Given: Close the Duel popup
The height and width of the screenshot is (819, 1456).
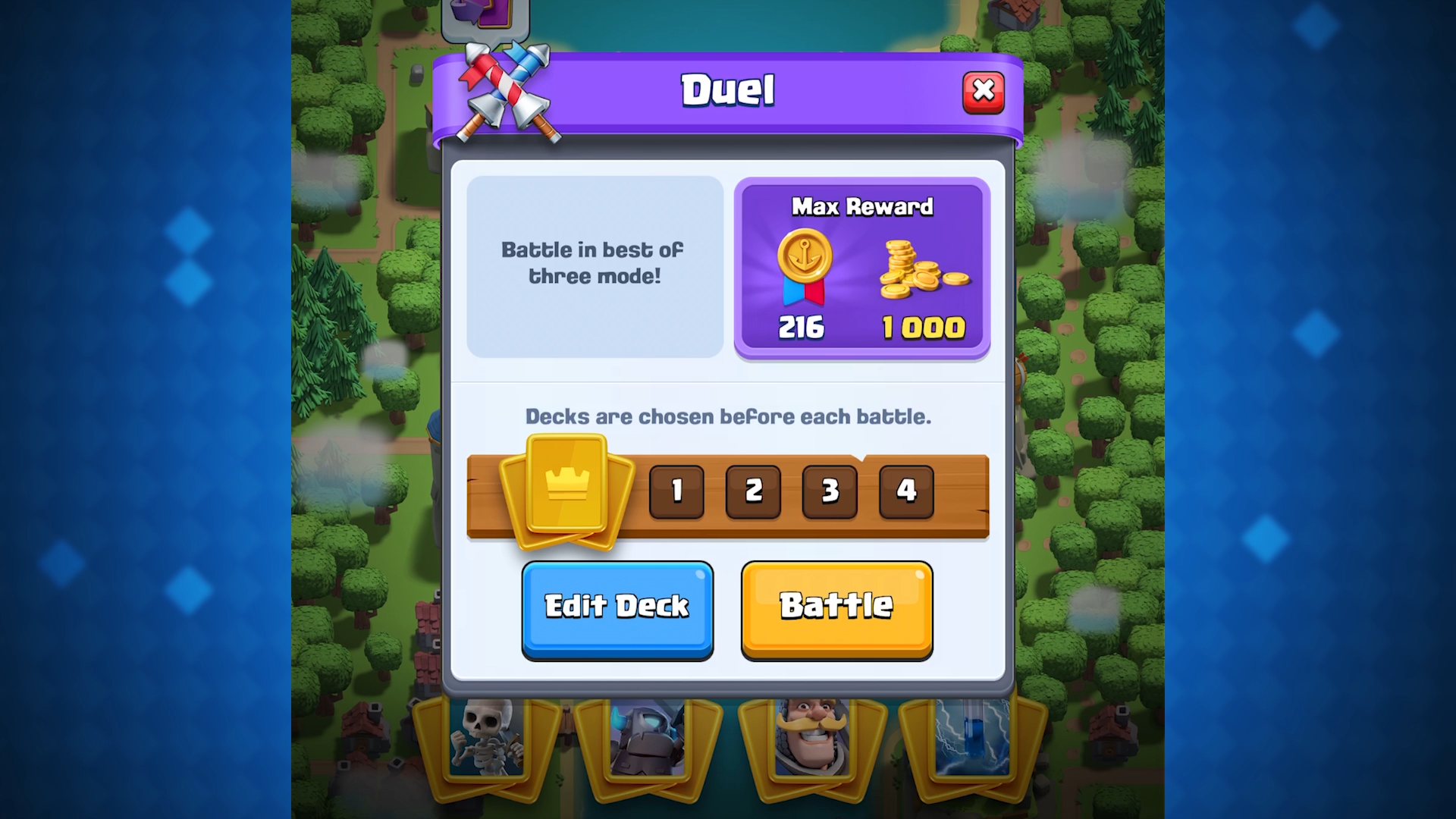Looking at the screenshot, I should pyautogui.click(x=984, y=90).
